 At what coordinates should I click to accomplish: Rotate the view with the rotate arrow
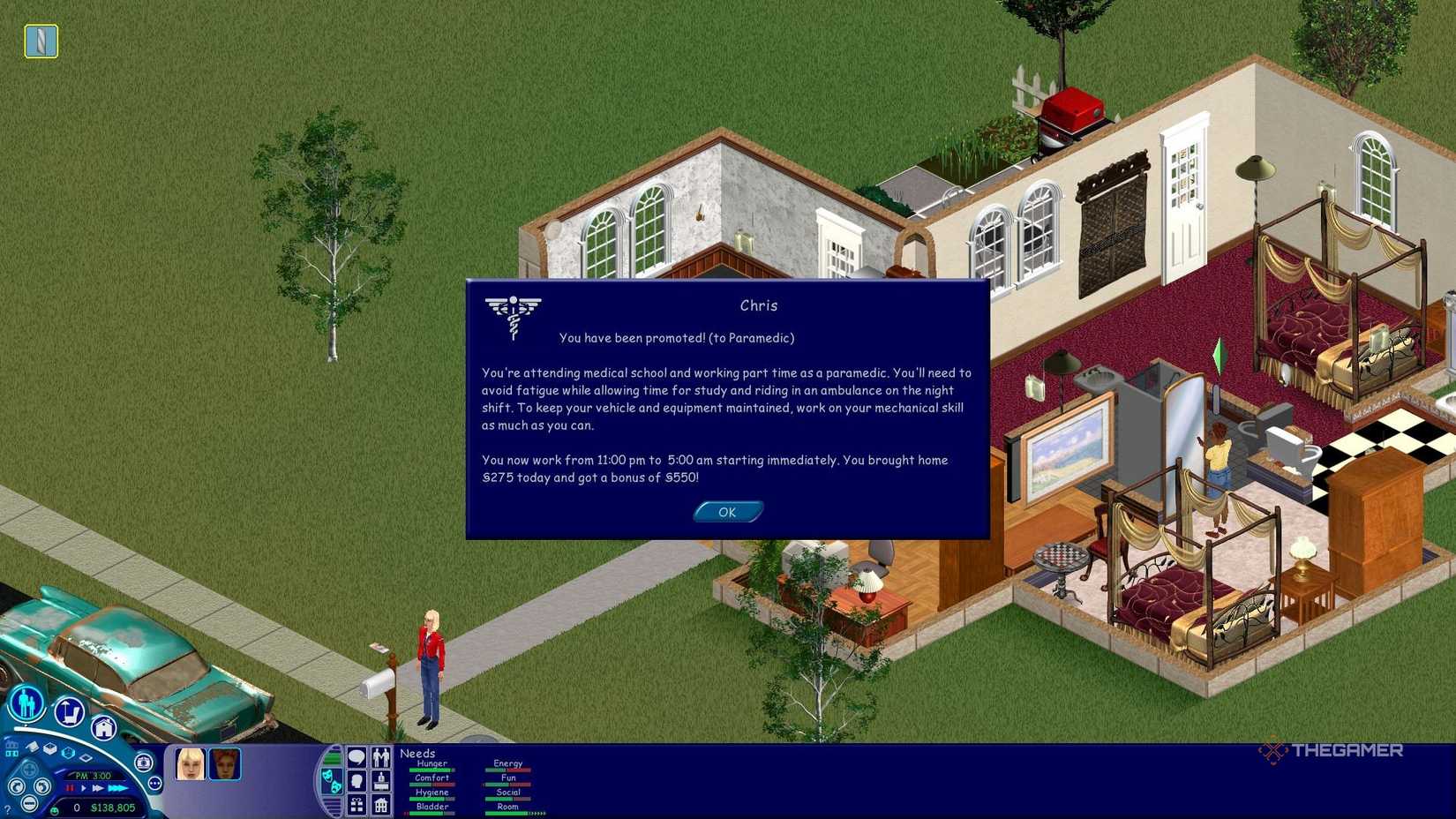[x=15, y=785]
